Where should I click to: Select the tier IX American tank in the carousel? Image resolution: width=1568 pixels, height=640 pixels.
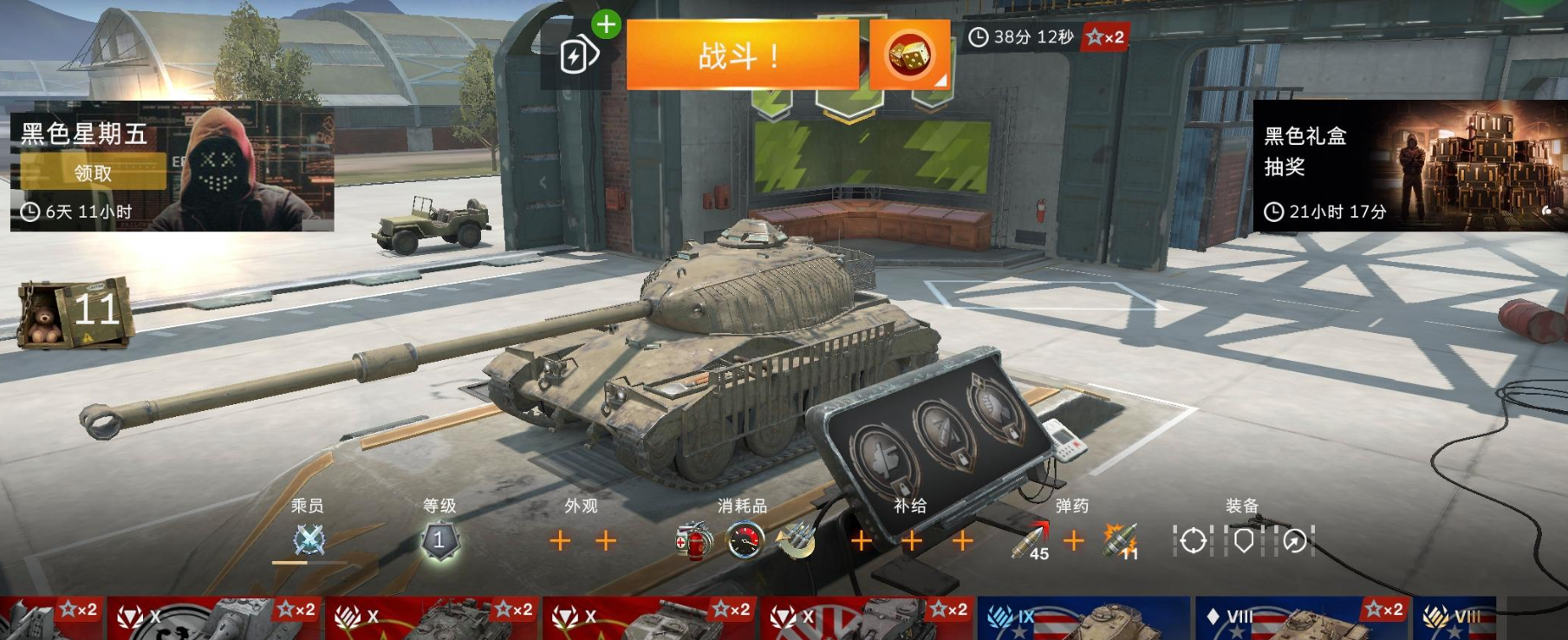(x=1083, y=618)
